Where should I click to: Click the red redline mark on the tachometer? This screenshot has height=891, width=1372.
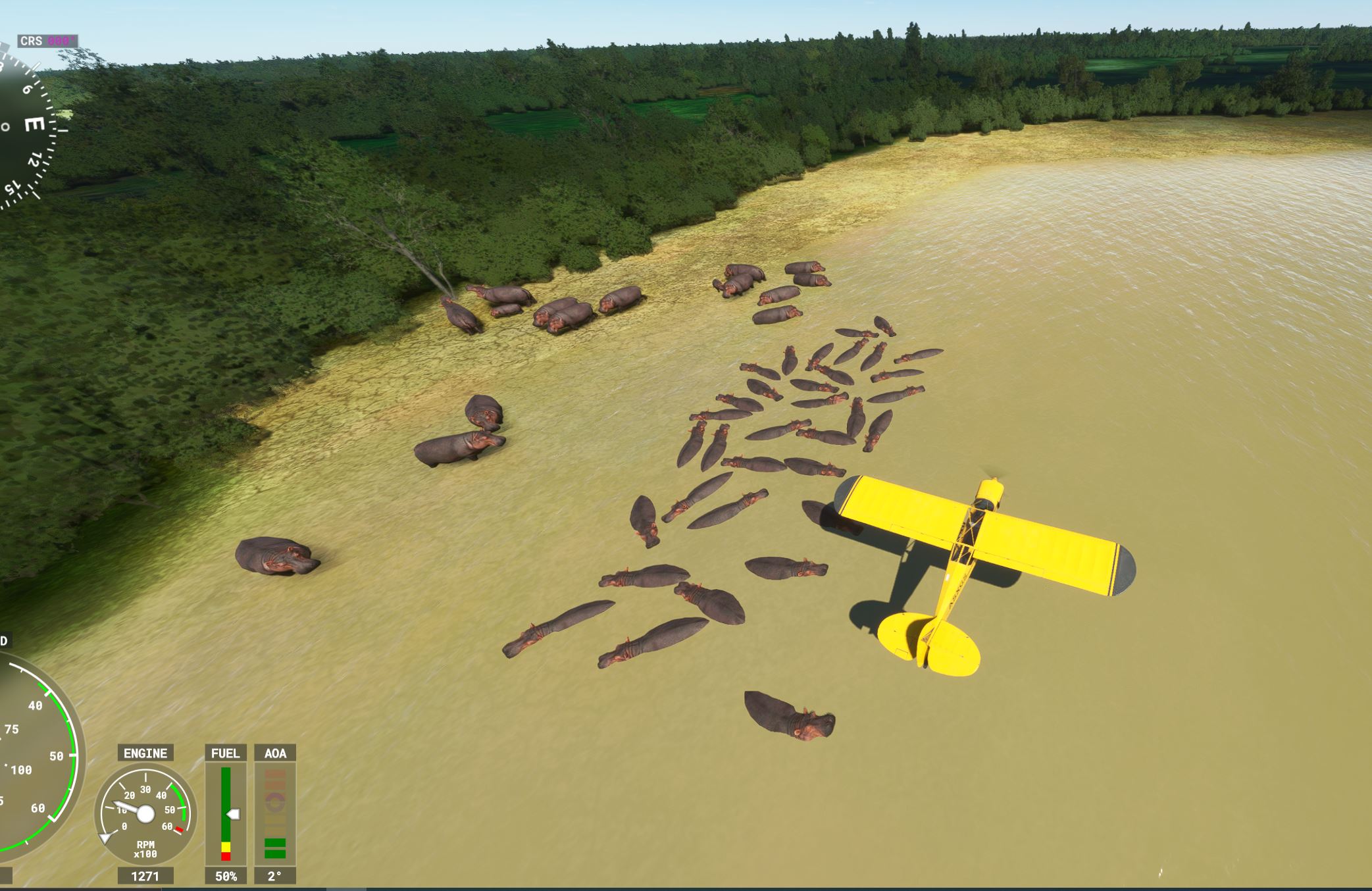click(x=179, y=830)
